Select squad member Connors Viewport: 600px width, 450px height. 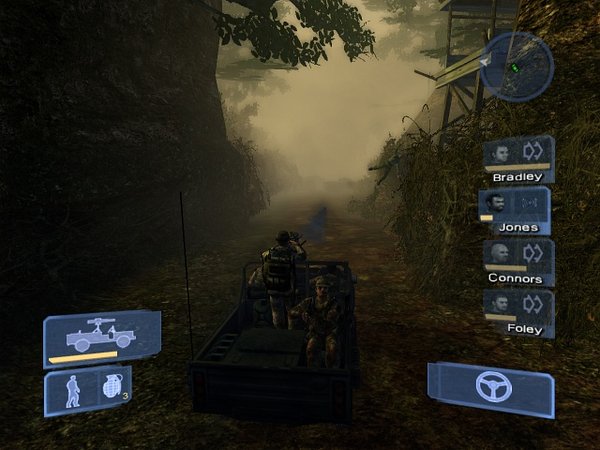point(517,261)
